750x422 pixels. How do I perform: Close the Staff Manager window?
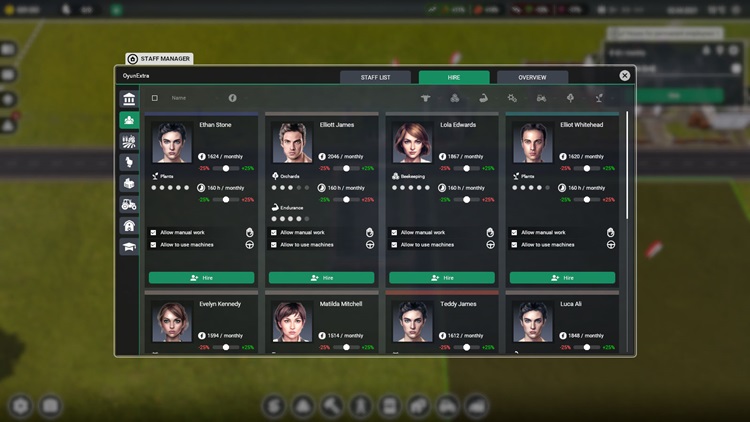pyautogui.click(x=625, y=76)
